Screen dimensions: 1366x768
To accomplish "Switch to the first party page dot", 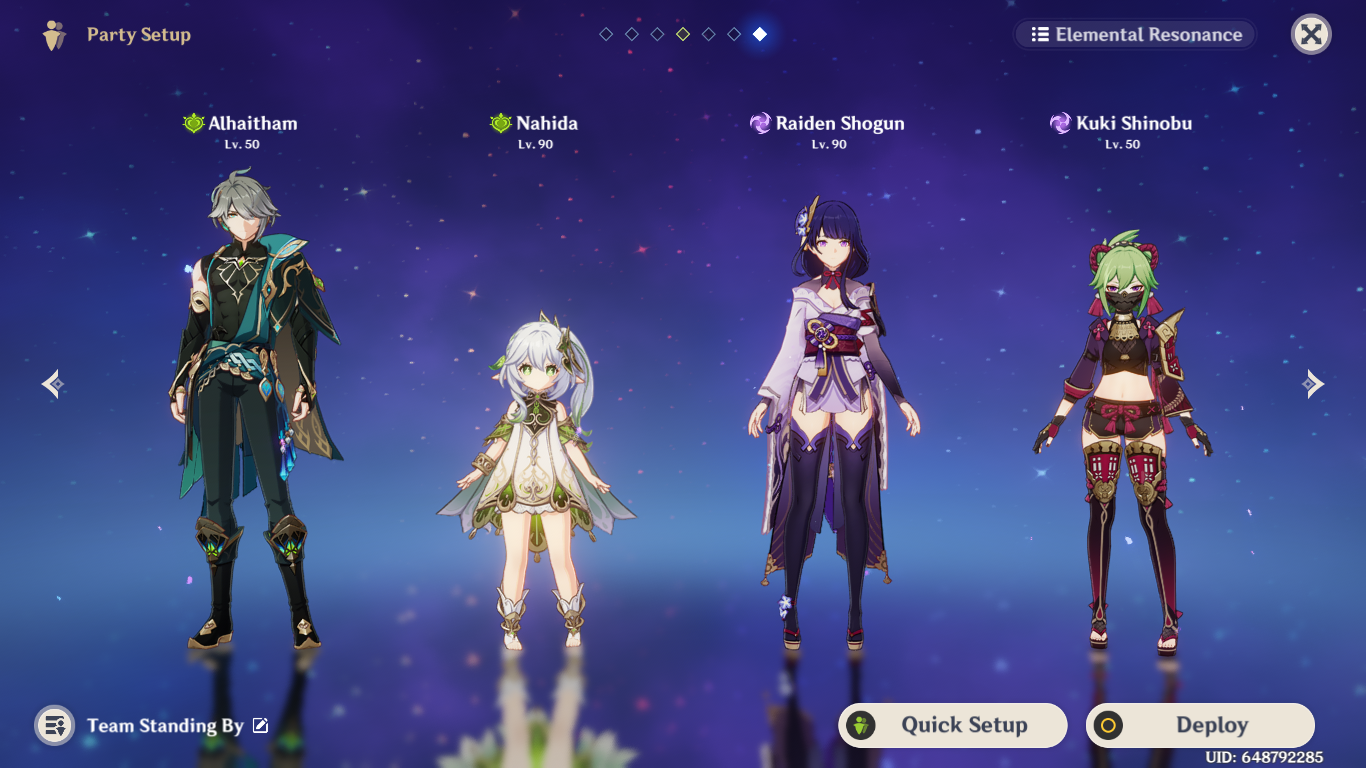I will click(x=606, y=35).
